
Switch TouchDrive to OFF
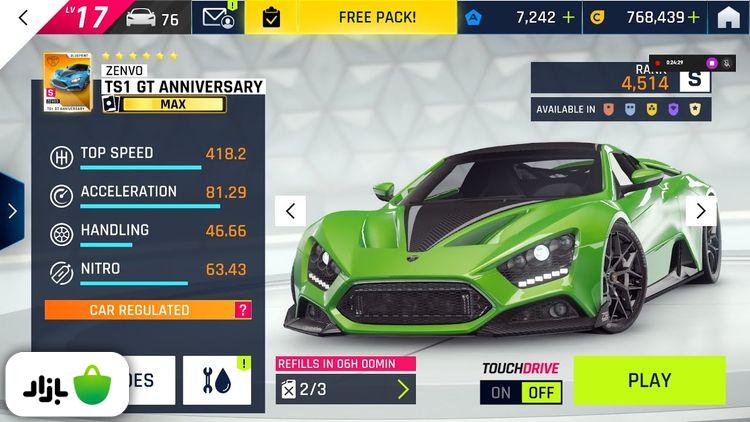[x=539, y=393]
